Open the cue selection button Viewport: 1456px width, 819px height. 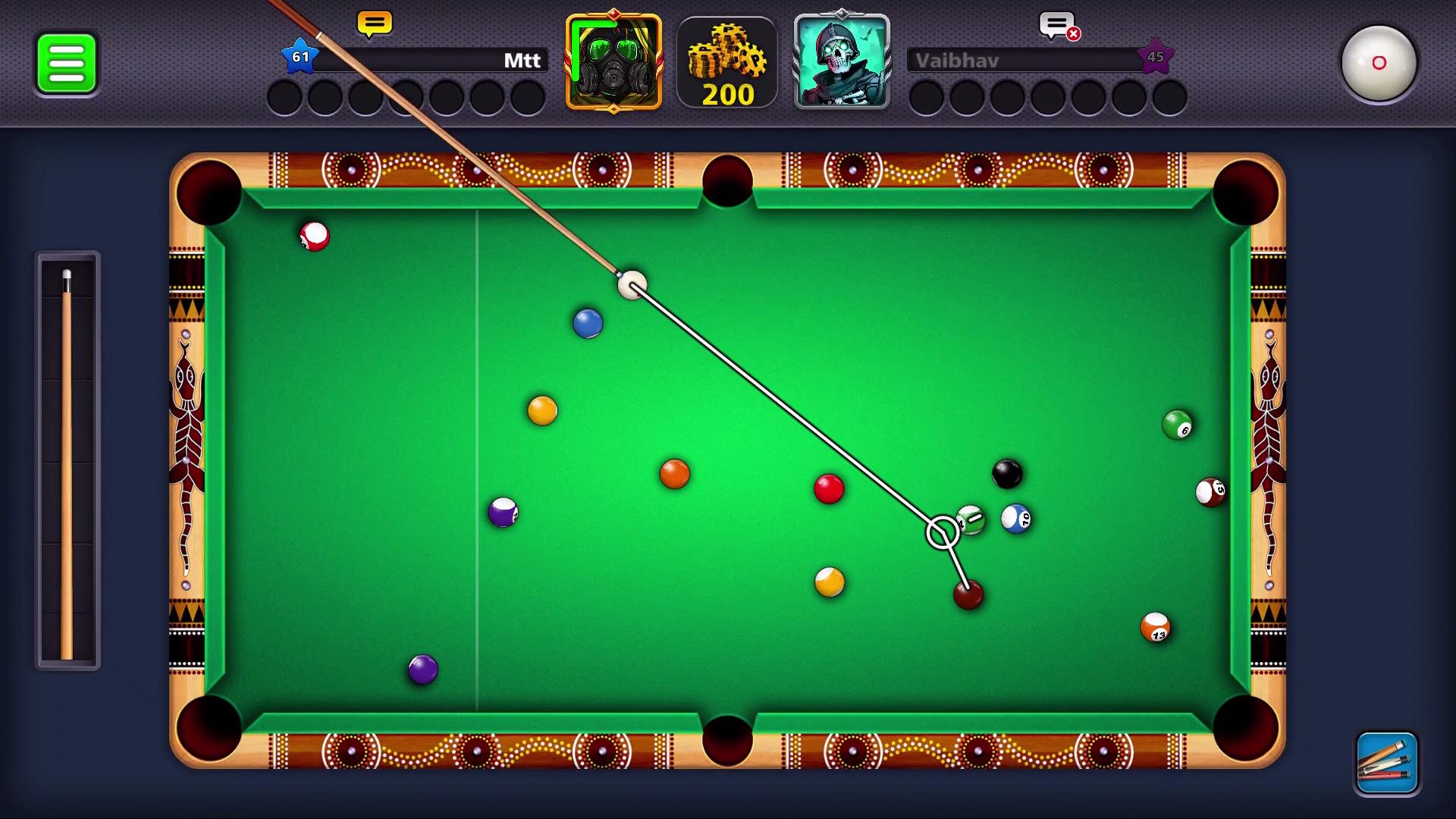(1387, 763)
